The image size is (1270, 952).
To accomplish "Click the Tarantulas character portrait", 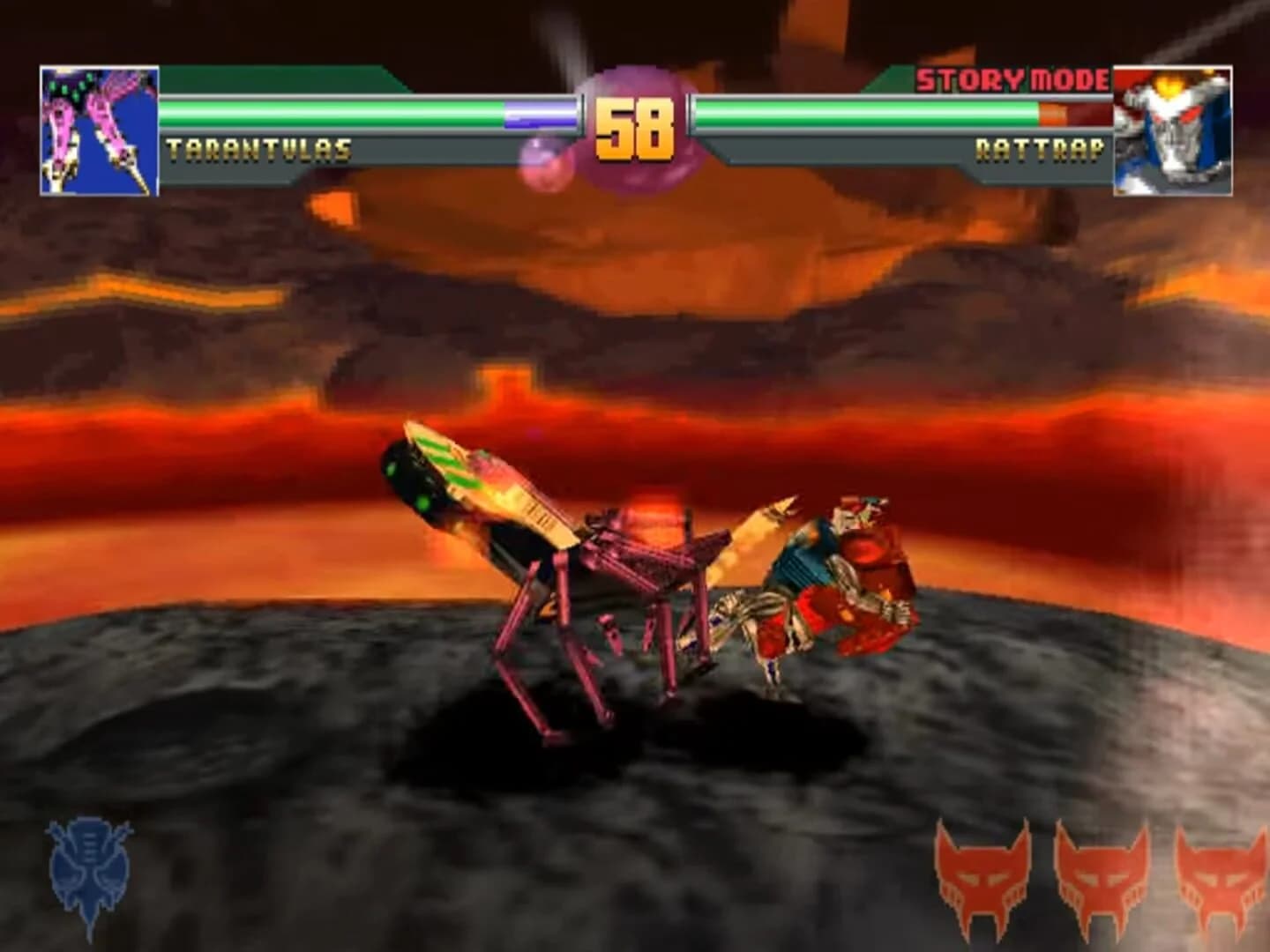I will point(97,127).
